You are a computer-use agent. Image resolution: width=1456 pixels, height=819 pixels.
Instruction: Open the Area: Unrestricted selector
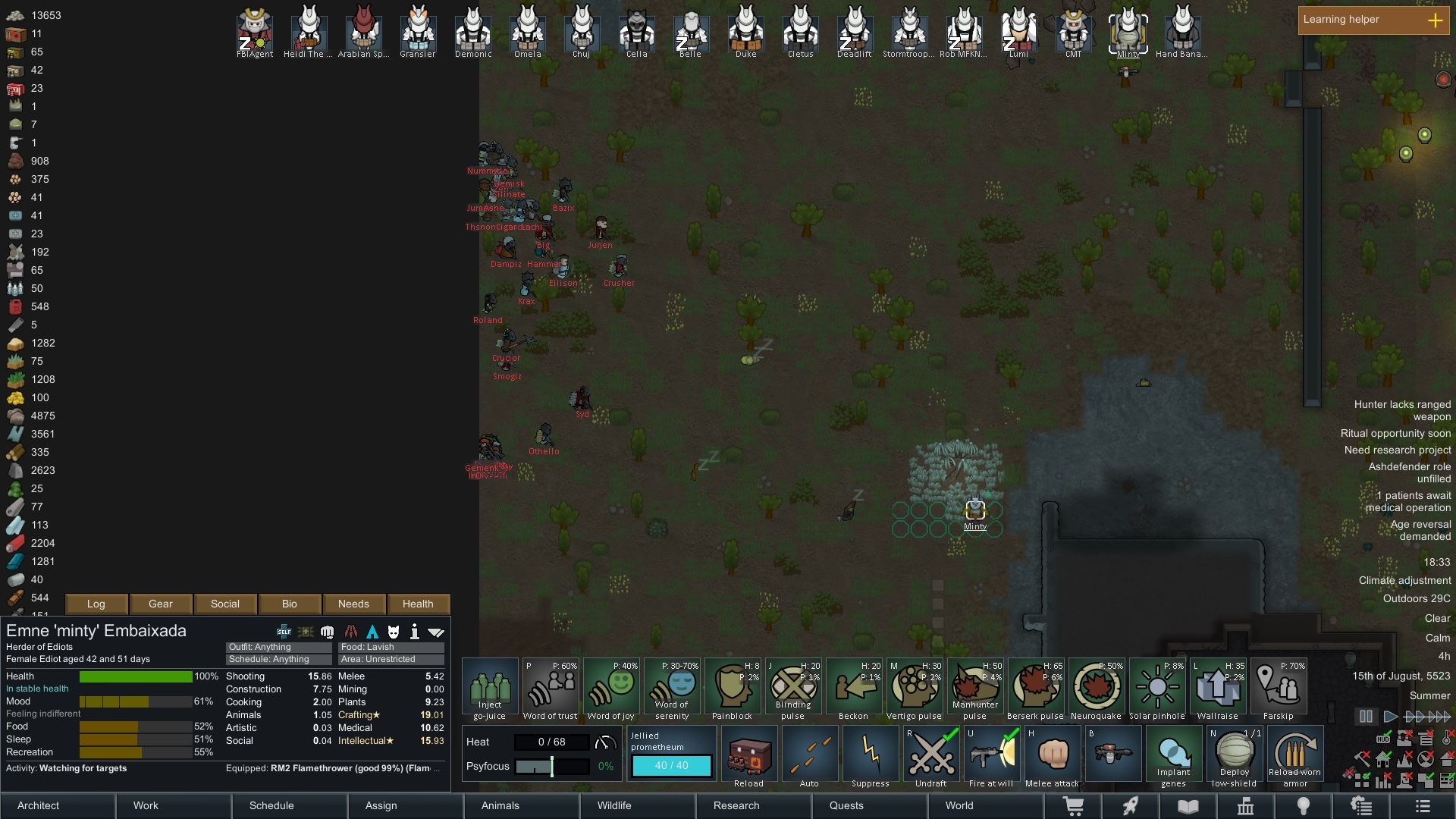(x=390, y=659)
